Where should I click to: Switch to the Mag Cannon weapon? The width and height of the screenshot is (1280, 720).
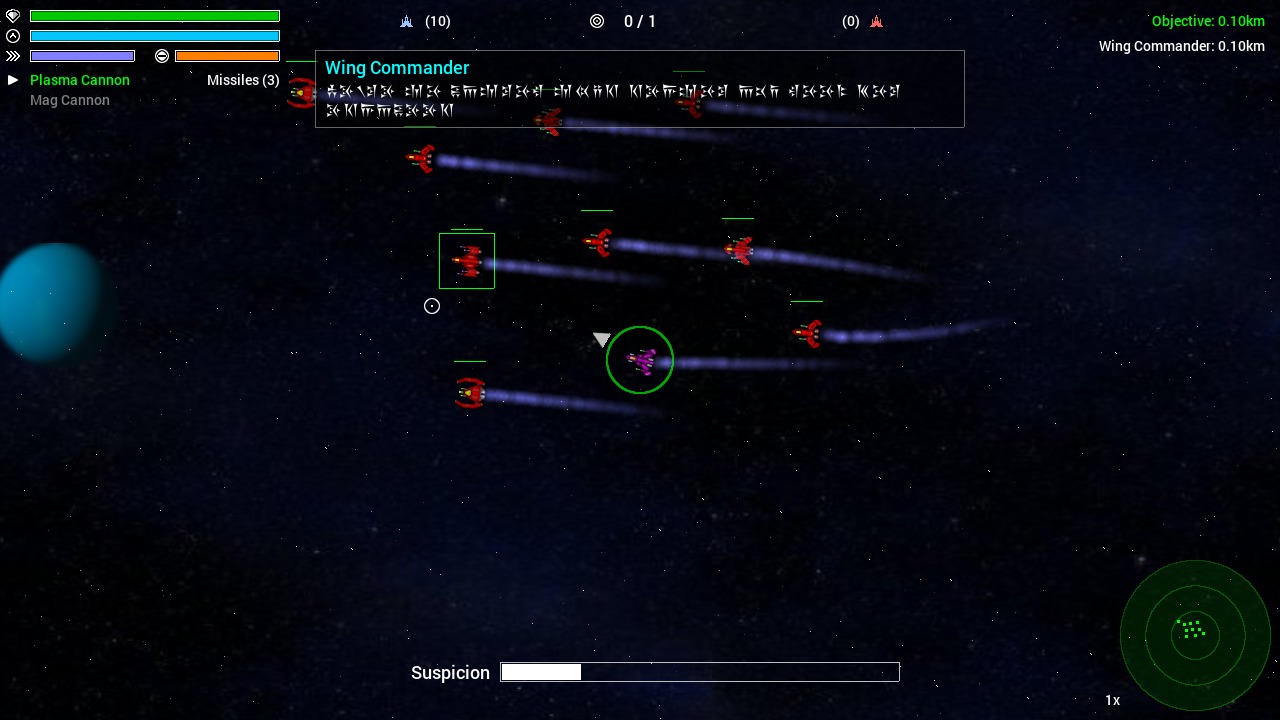[x=70, y=100]
